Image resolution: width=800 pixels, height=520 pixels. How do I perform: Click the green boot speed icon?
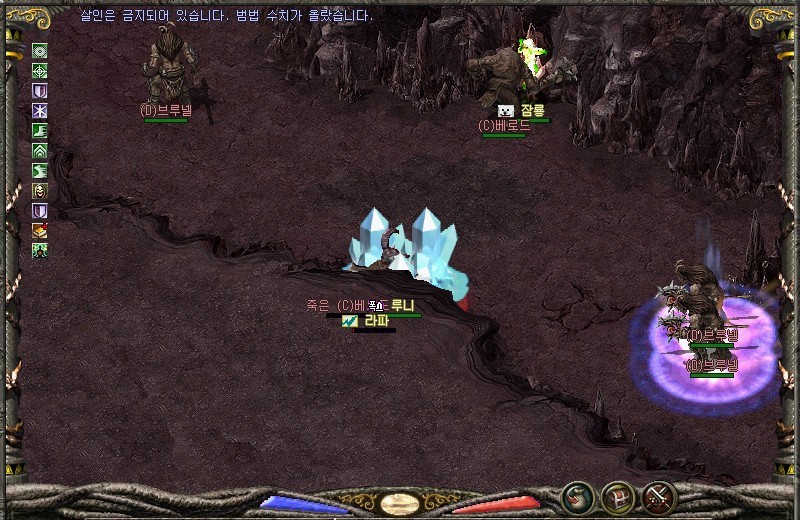pos(40,131)
